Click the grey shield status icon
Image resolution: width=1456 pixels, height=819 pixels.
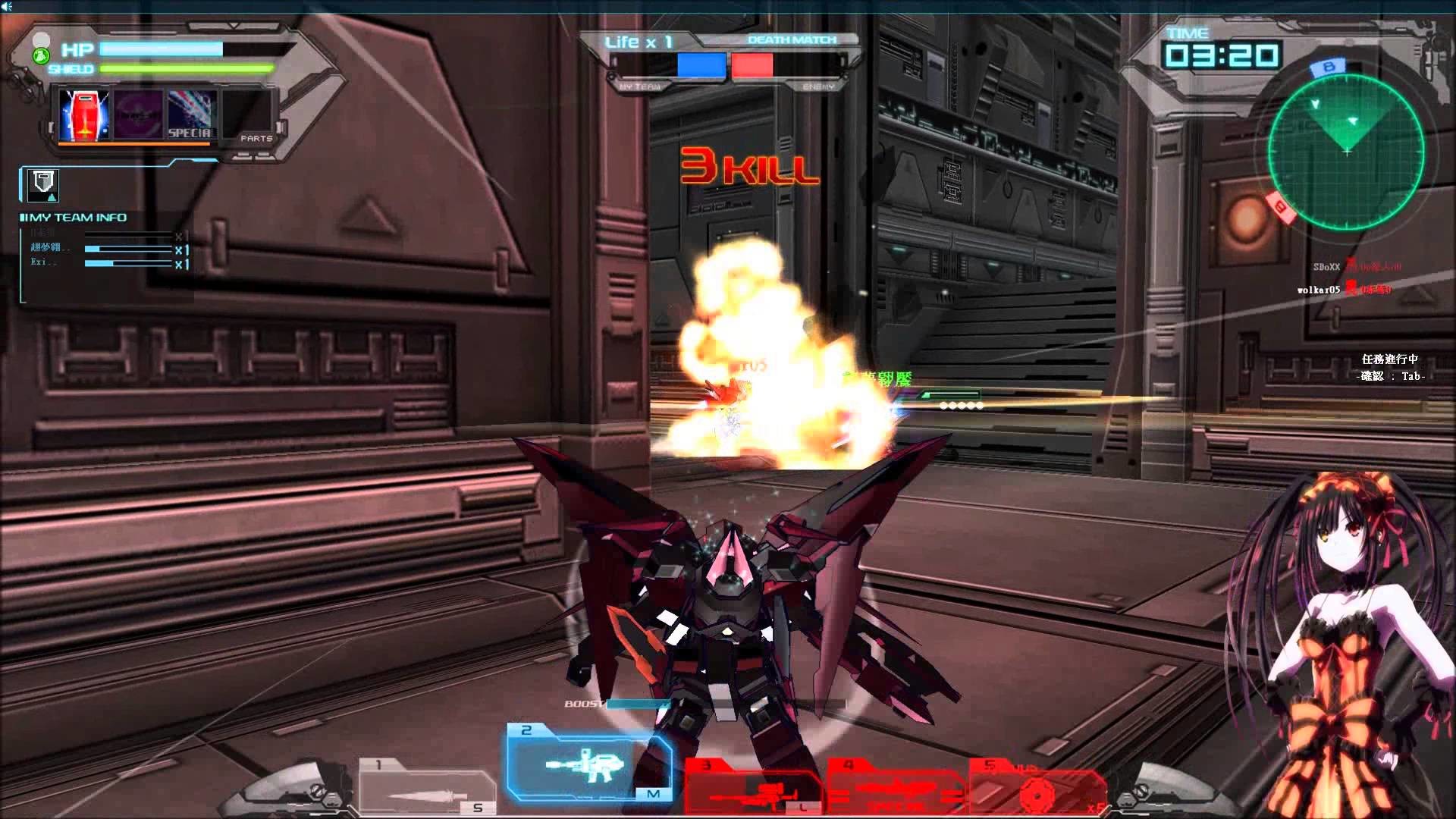click(x=43, y=184)
